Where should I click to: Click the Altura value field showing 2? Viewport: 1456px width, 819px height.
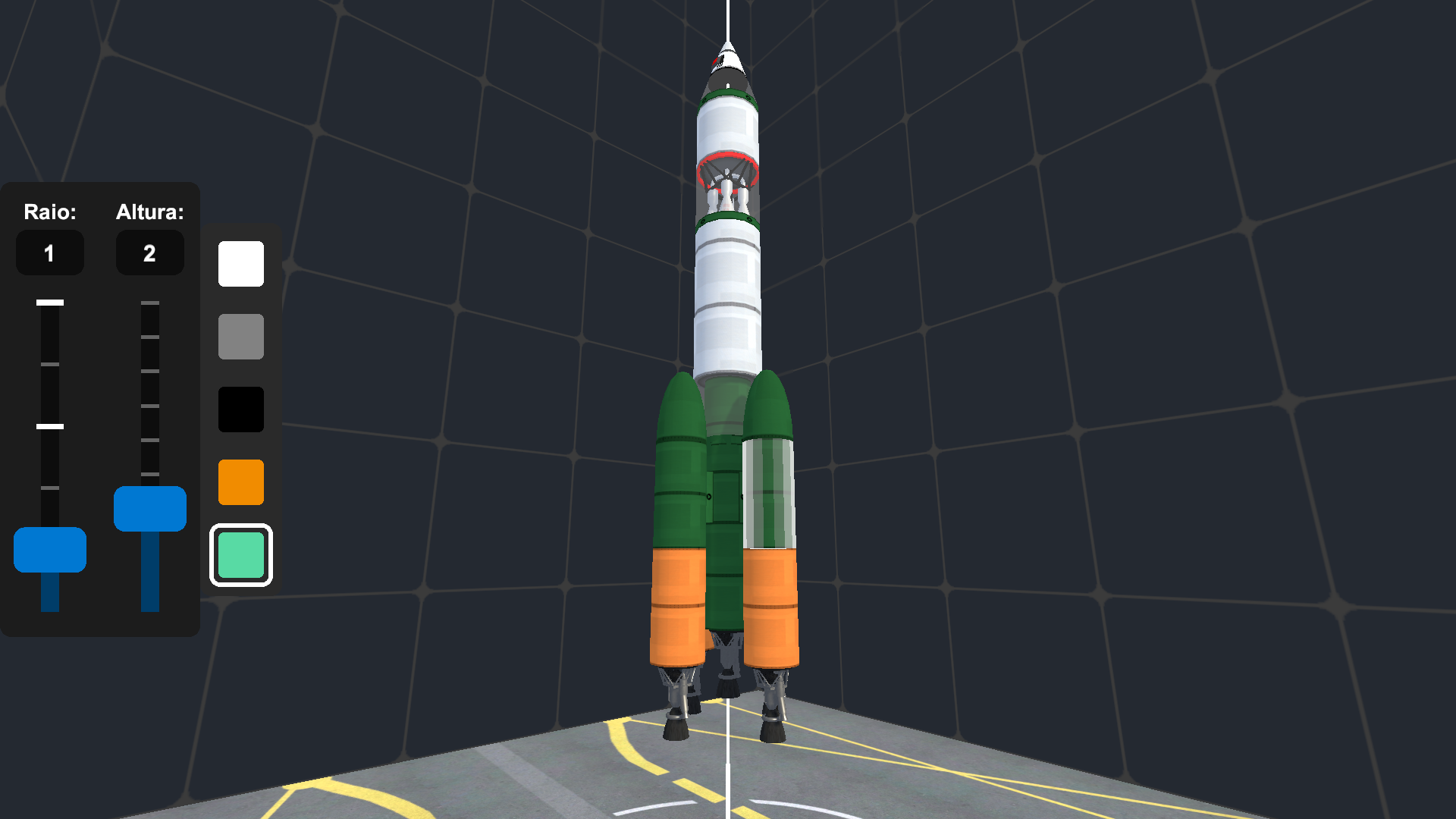pyautogui.click(x=150, y=253)
